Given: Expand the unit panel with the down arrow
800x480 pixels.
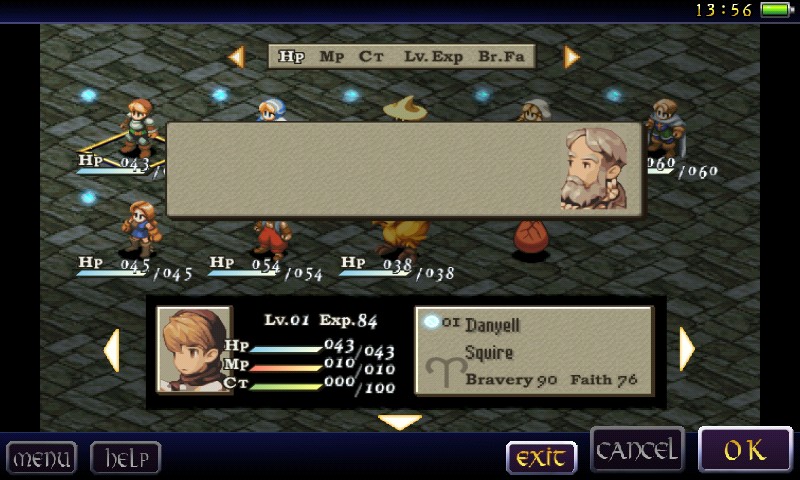Looking at the screenshot, I should click(400, 422).
